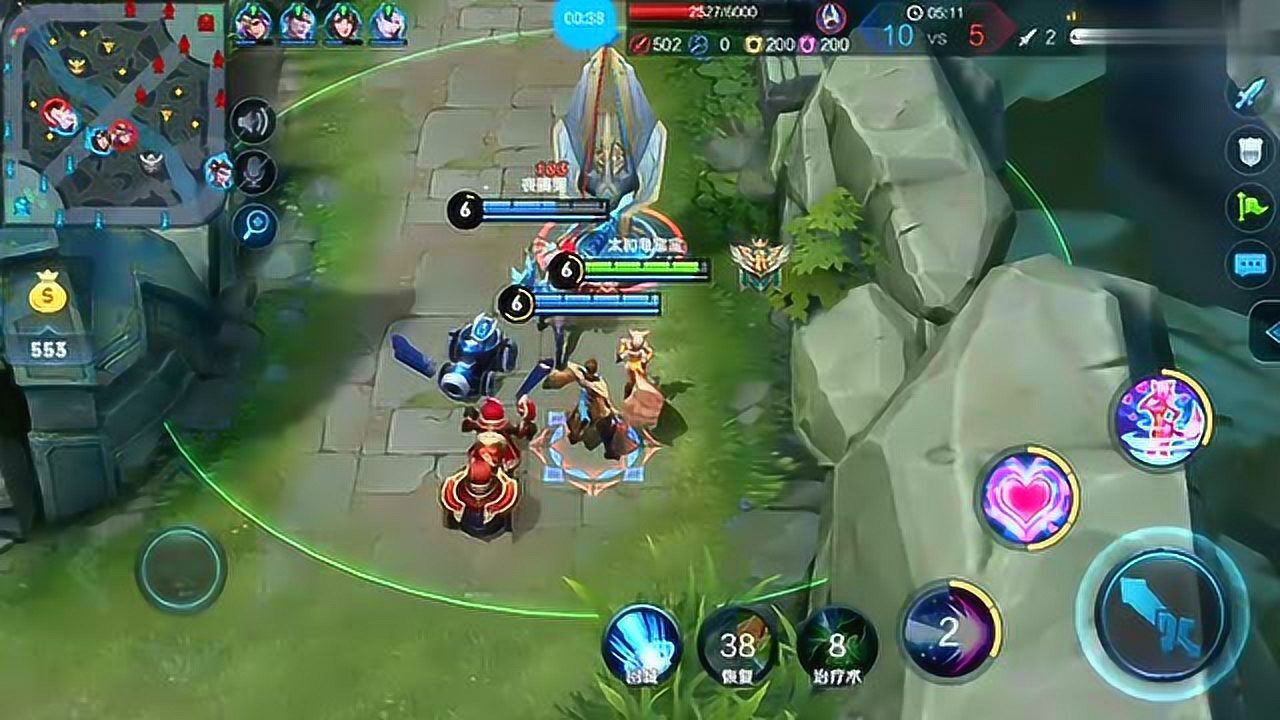Activate the recall ability icon

click(642, 643)
